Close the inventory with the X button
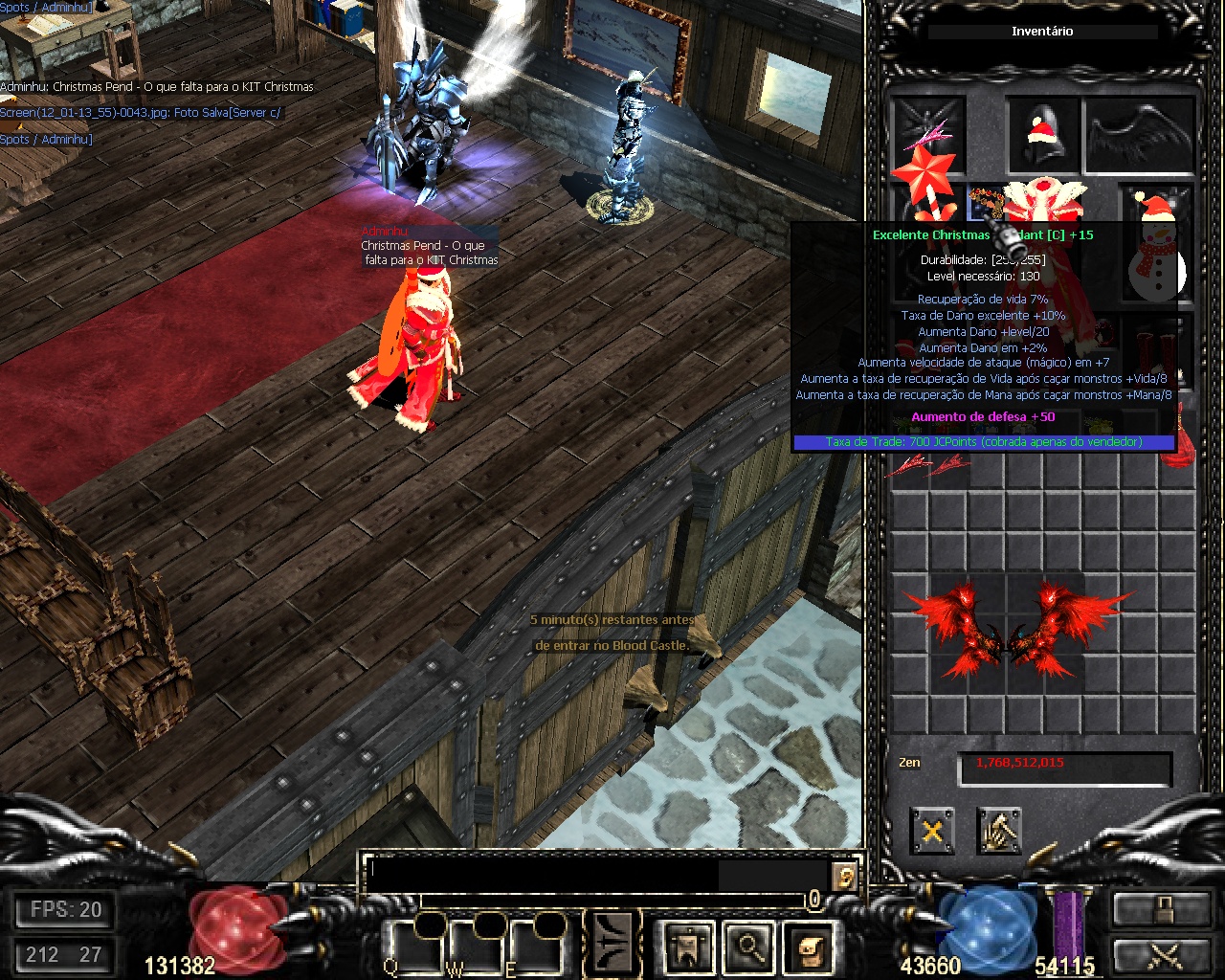 click(931, 830)
